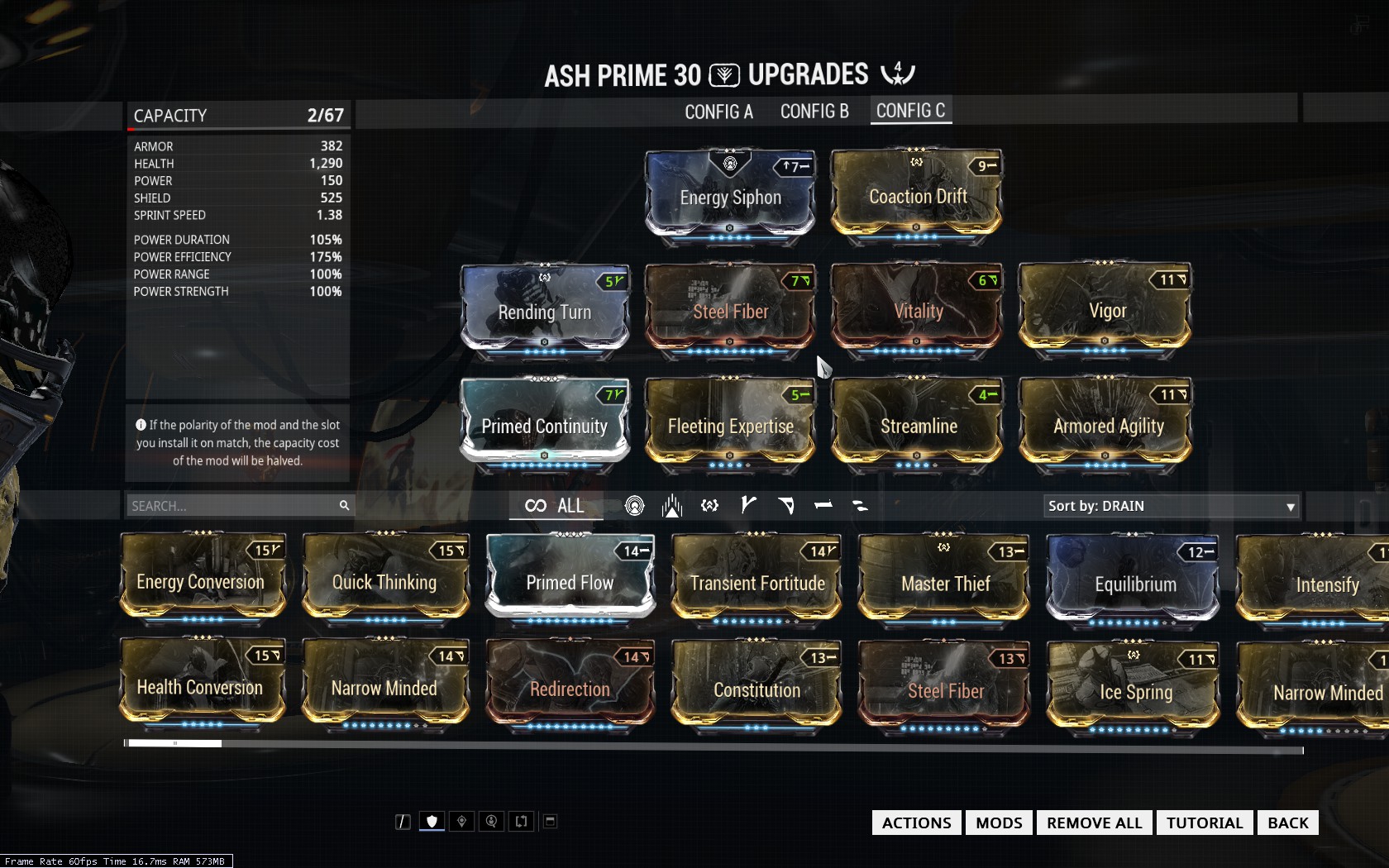Select the equipped Coaction Drift mod

click(917, 196)
